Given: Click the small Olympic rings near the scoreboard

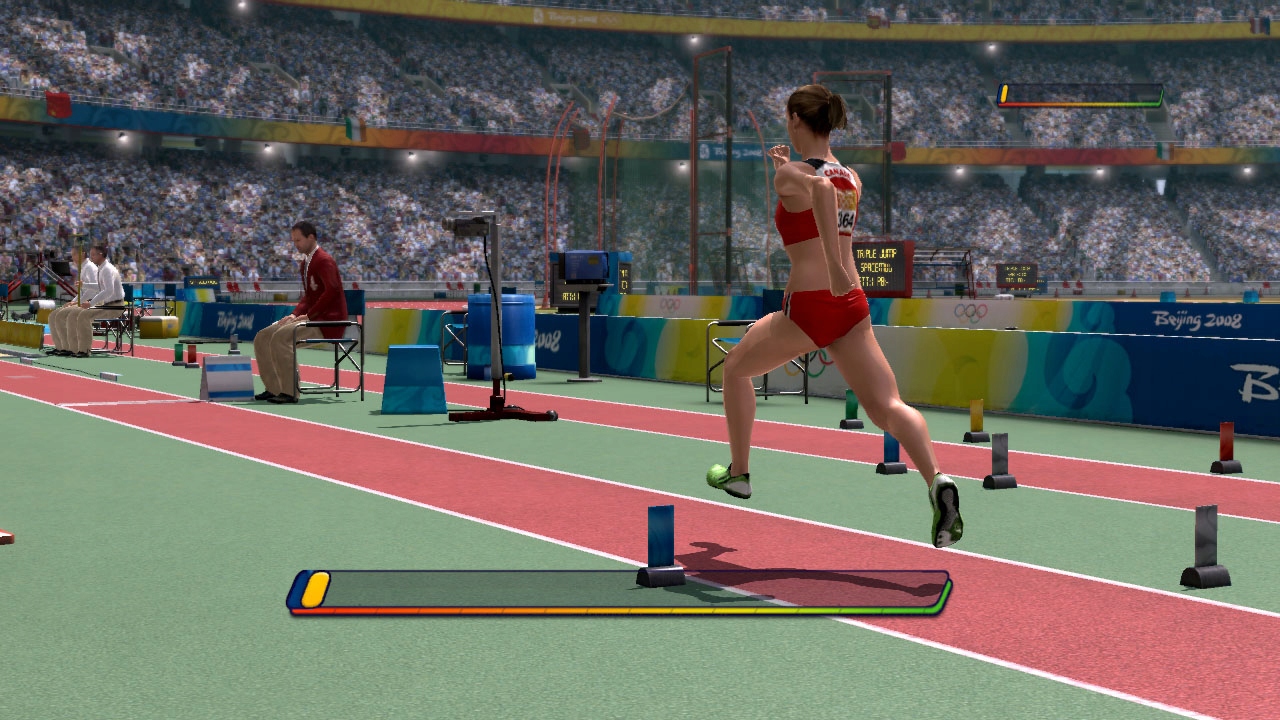Looking at the screenshot, I should point(668,304).
